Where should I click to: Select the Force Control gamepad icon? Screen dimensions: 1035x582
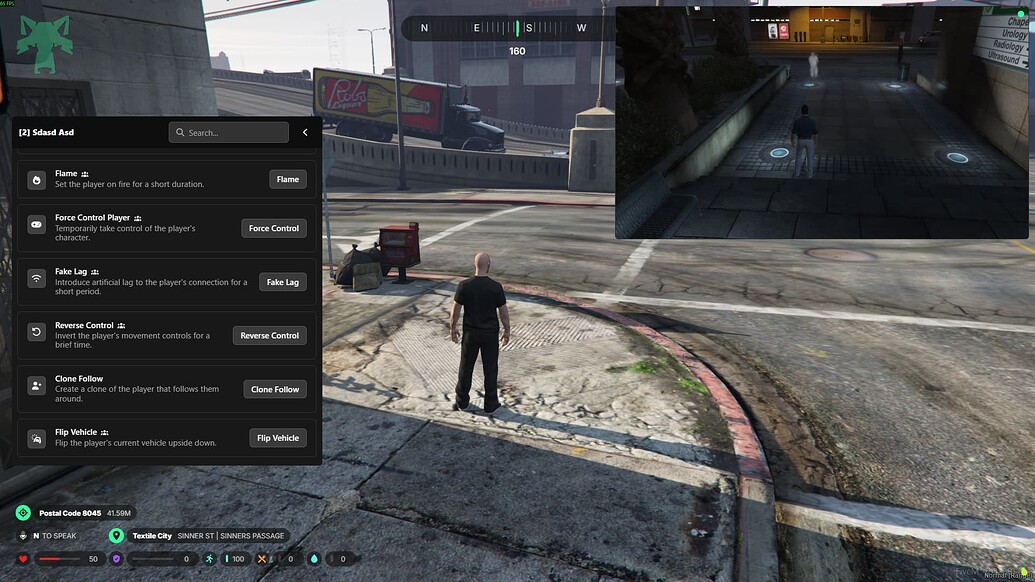tap(37, 225)
